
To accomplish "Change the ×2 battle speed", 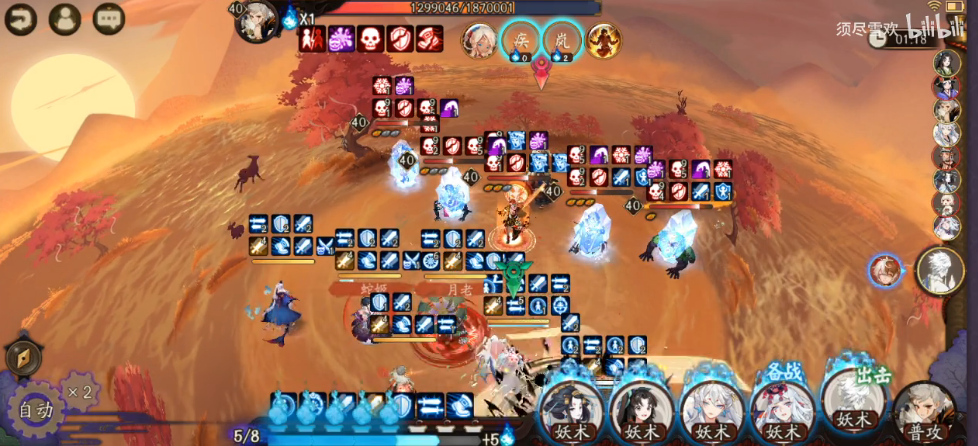I will pyautogui.click(x=80, y=391).
